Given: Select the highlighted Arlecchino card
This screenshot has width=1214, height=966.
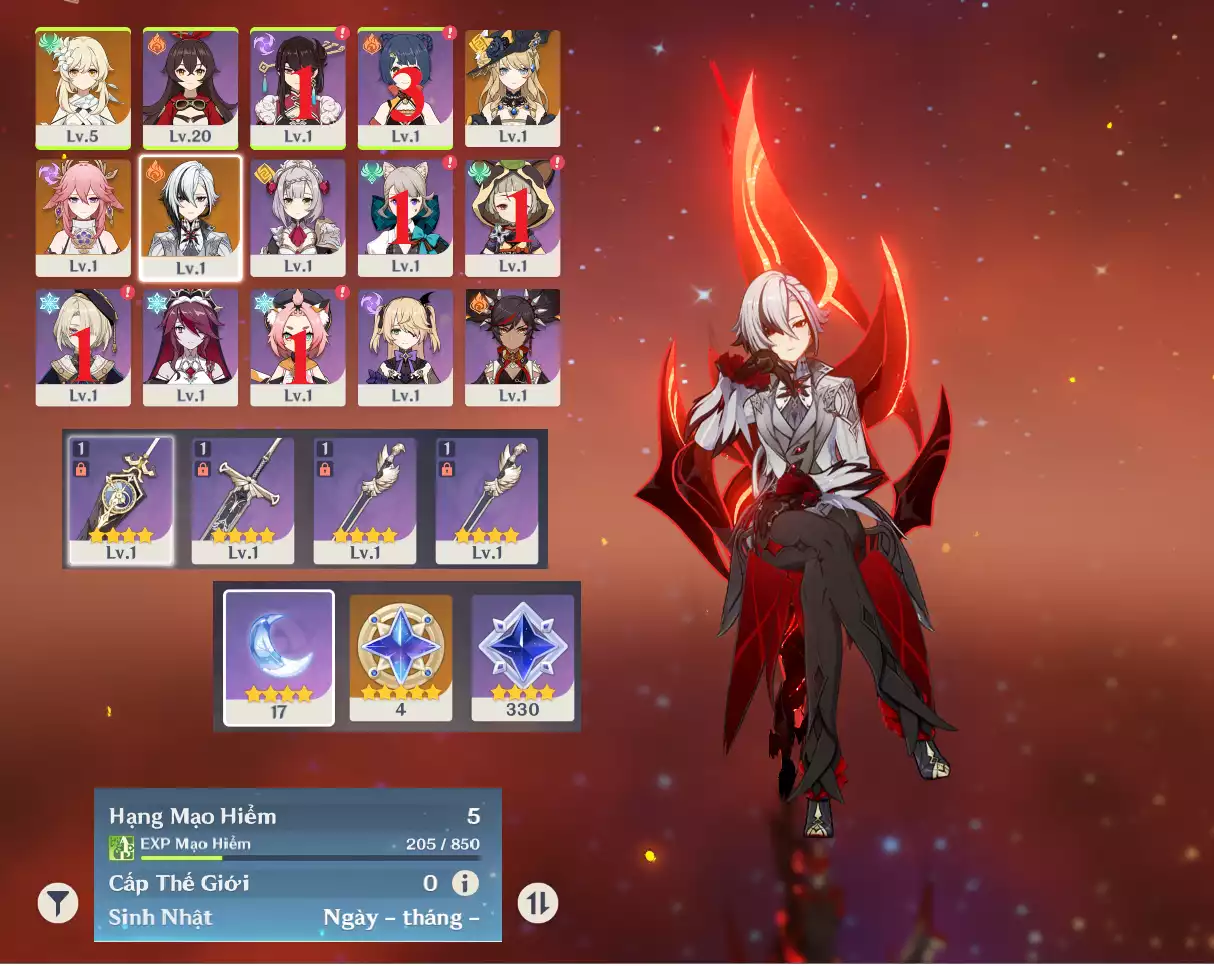Looking at the screenshot, I should click(x=190, y=217).
